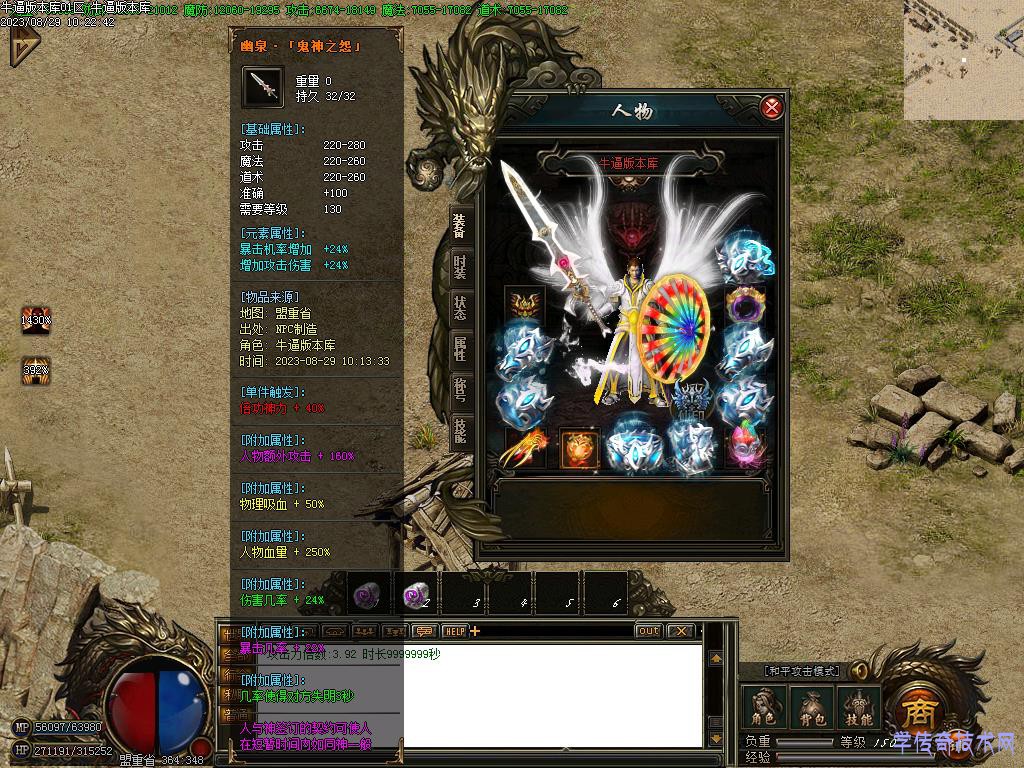
Task: Open the 商 shop button
Action: 916,711
